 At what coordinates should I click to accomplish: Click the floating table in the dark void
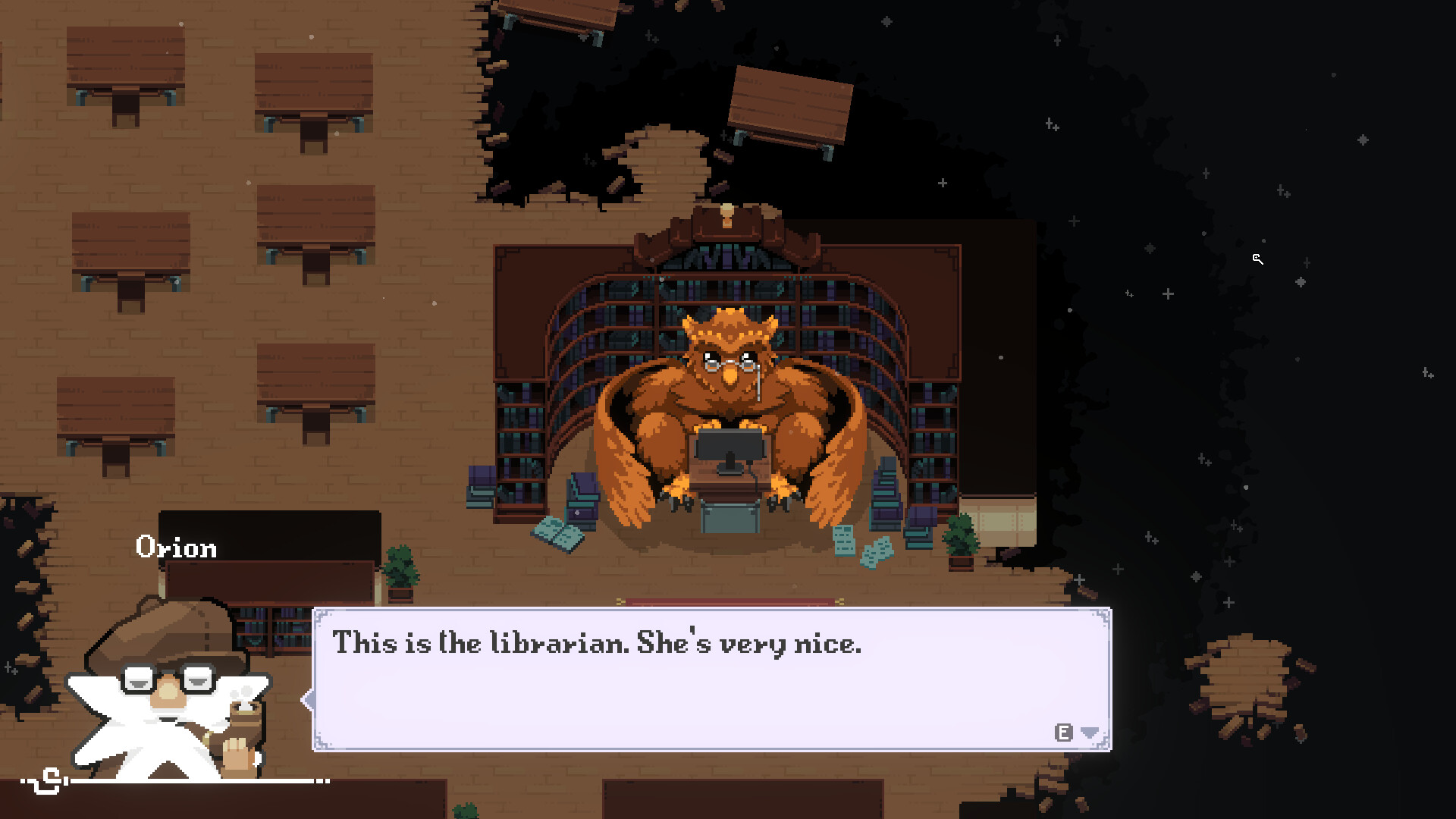[x=789, y=106]
